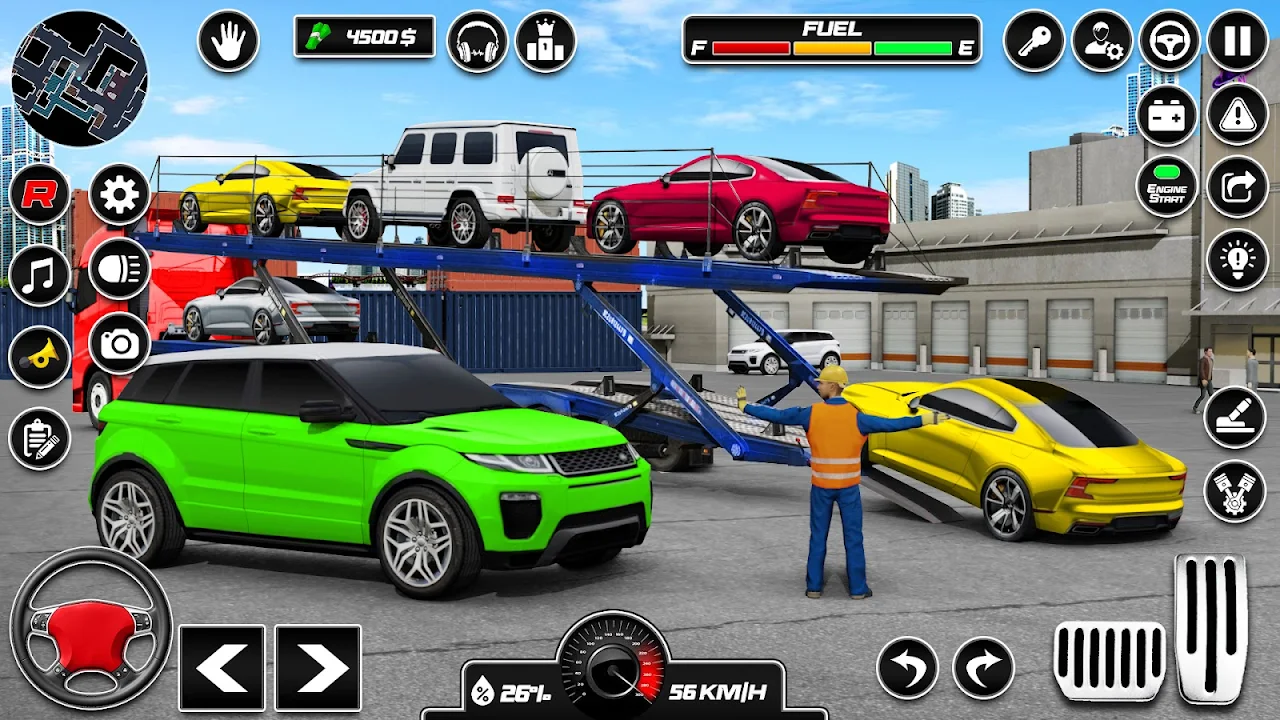Tap the hand icon button
1280x720 pixels.
[x=228, y=41]
